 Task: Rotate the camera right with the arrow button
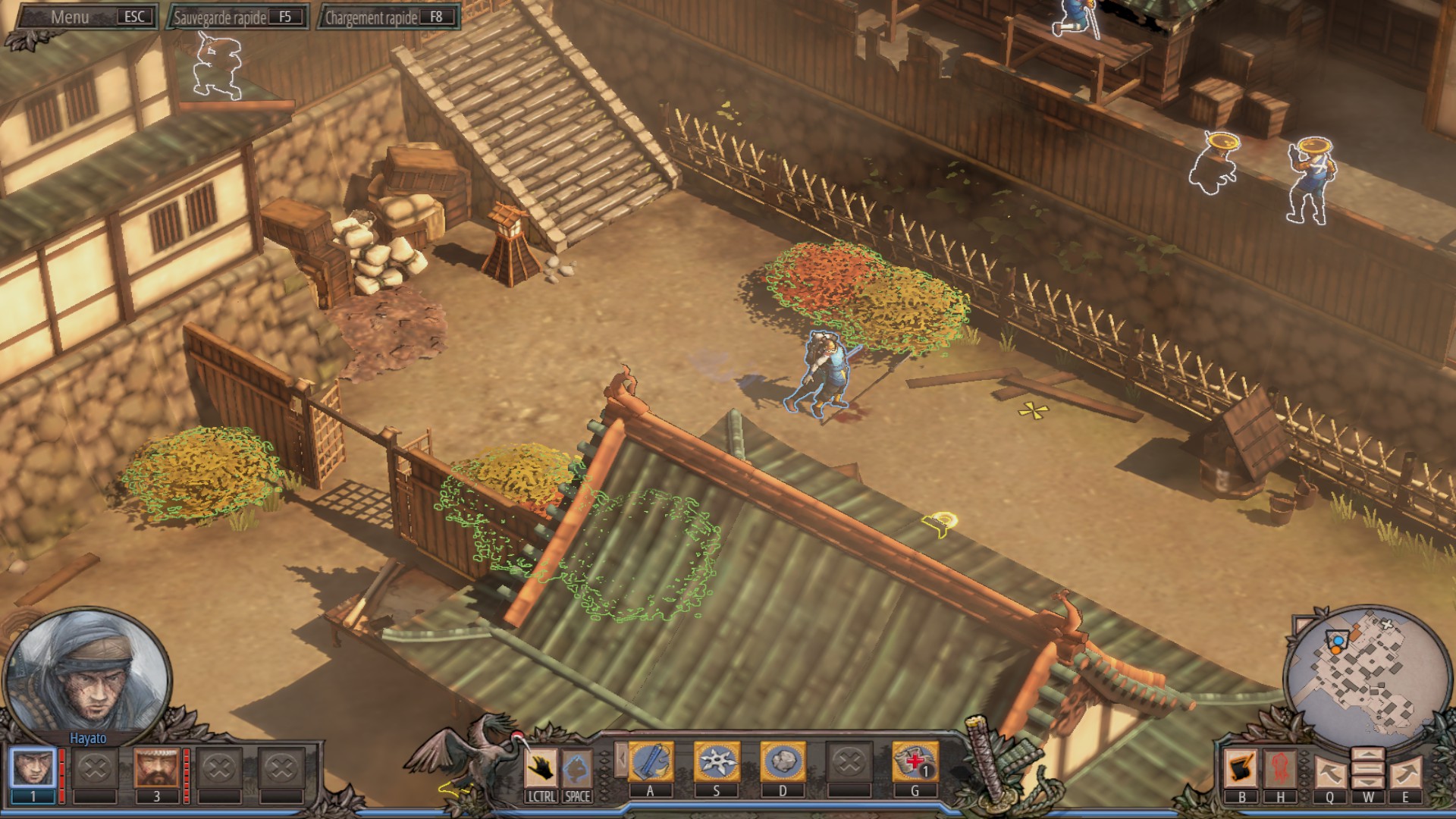click(x=1405, y=773)
